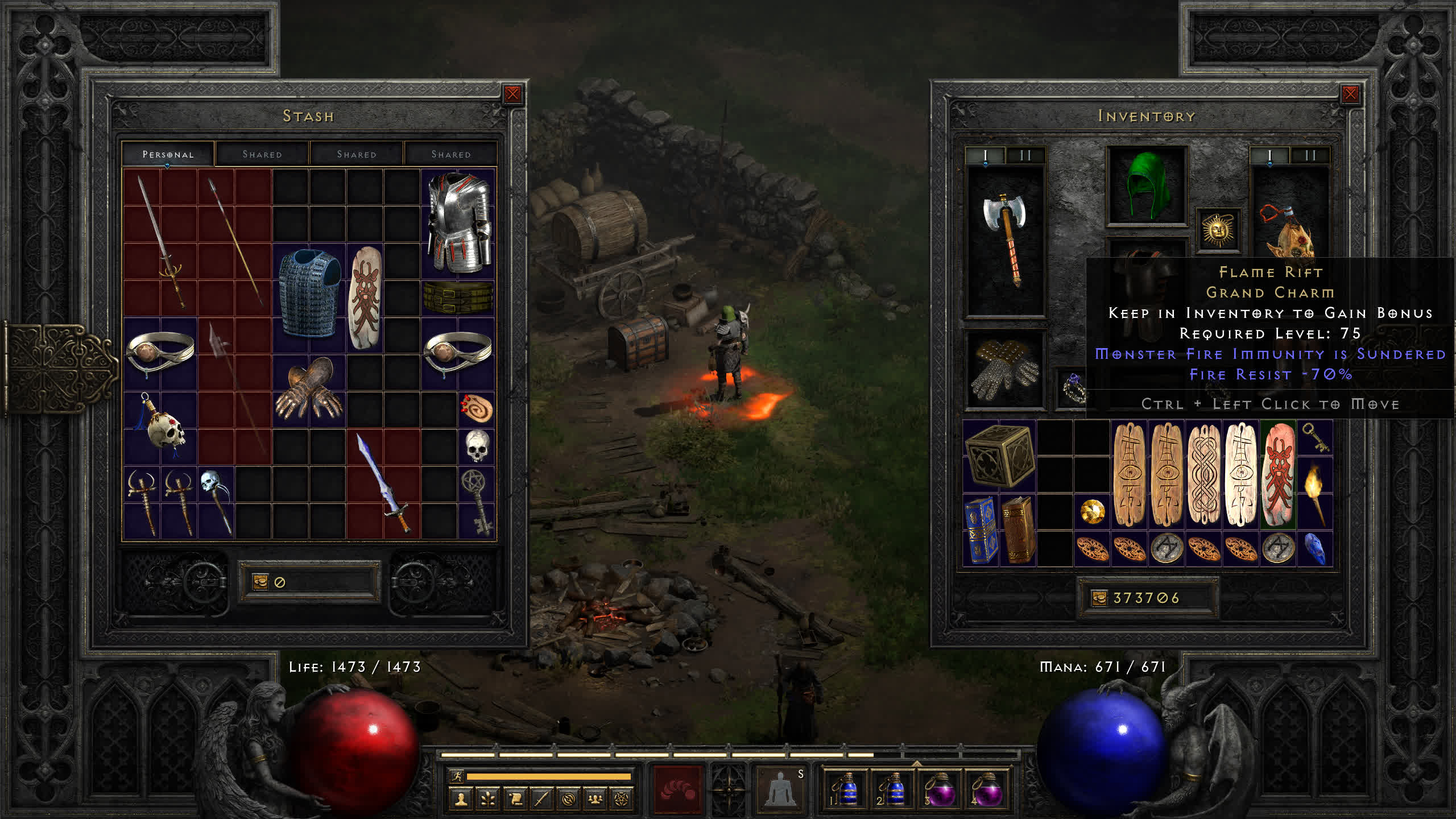
Task: Open the right skill selector
Action: tap(780, 788)
